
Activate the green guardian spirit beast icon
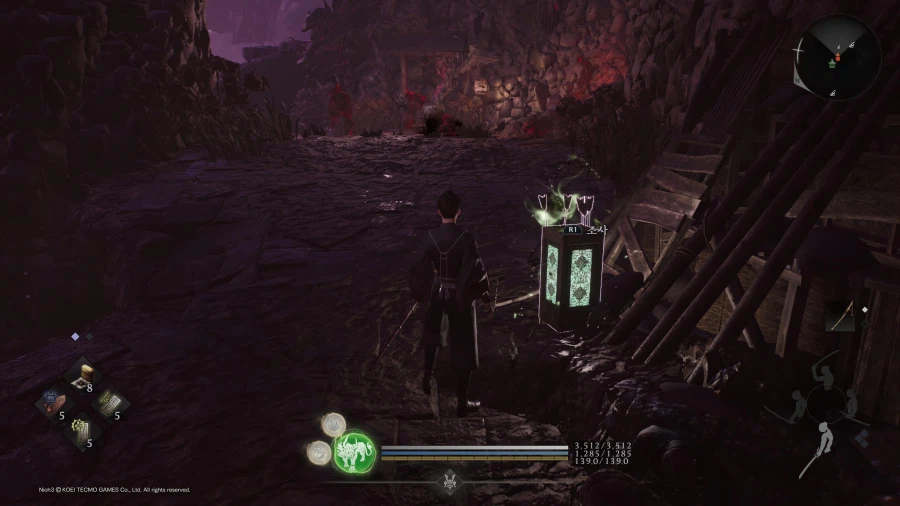(353, 451)
